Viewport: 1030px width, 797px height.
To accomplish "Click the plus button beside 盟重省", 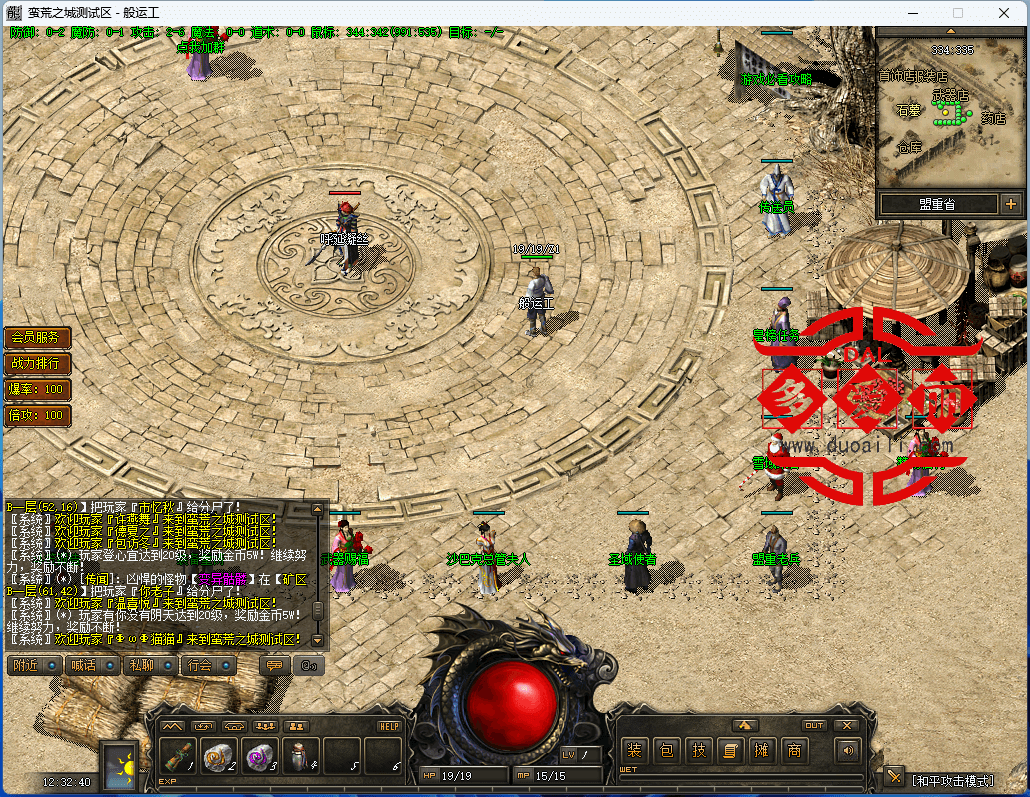I will point(1010,204).
